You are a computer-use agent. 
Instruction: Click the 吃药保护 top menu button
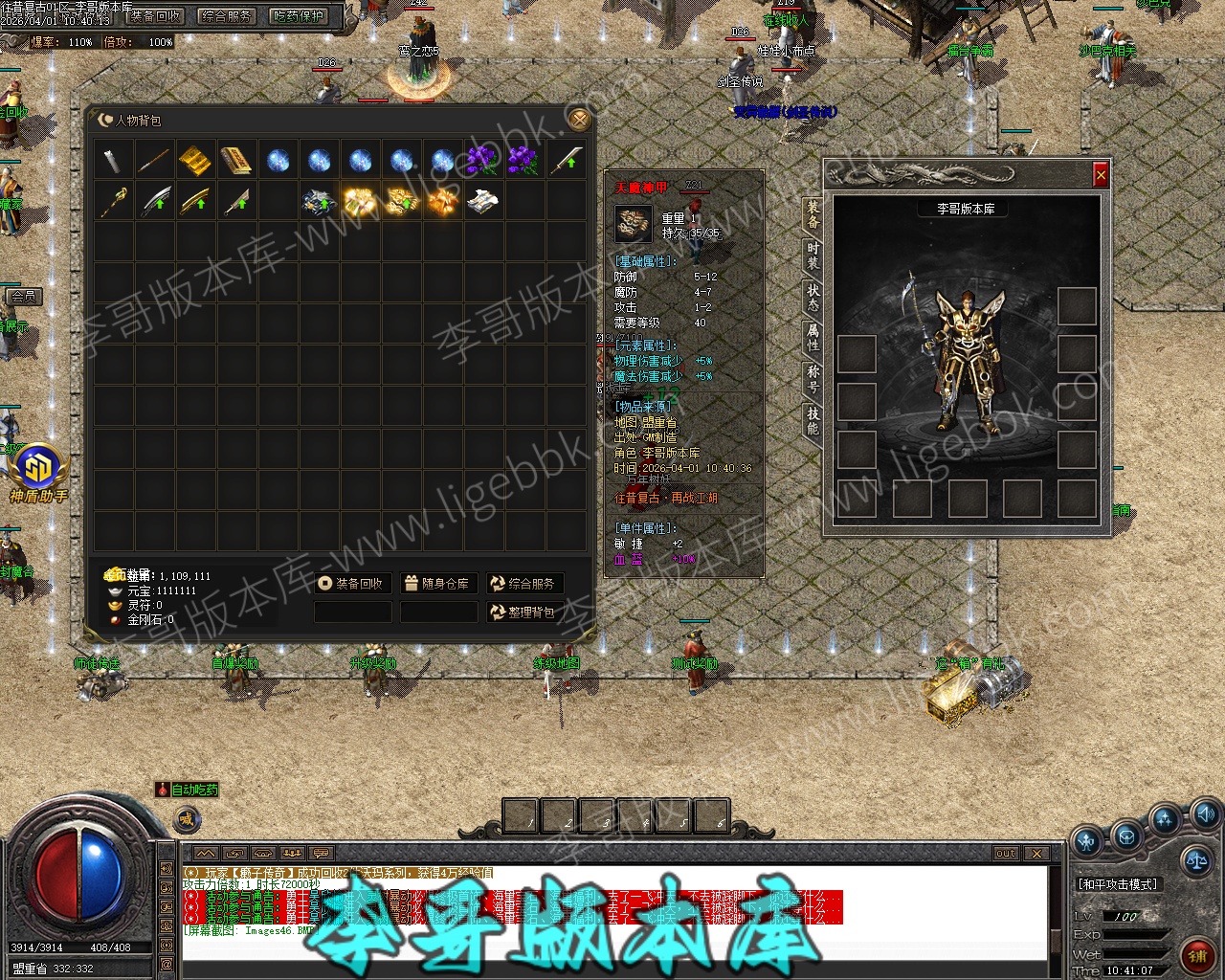[x=299, y=16]
